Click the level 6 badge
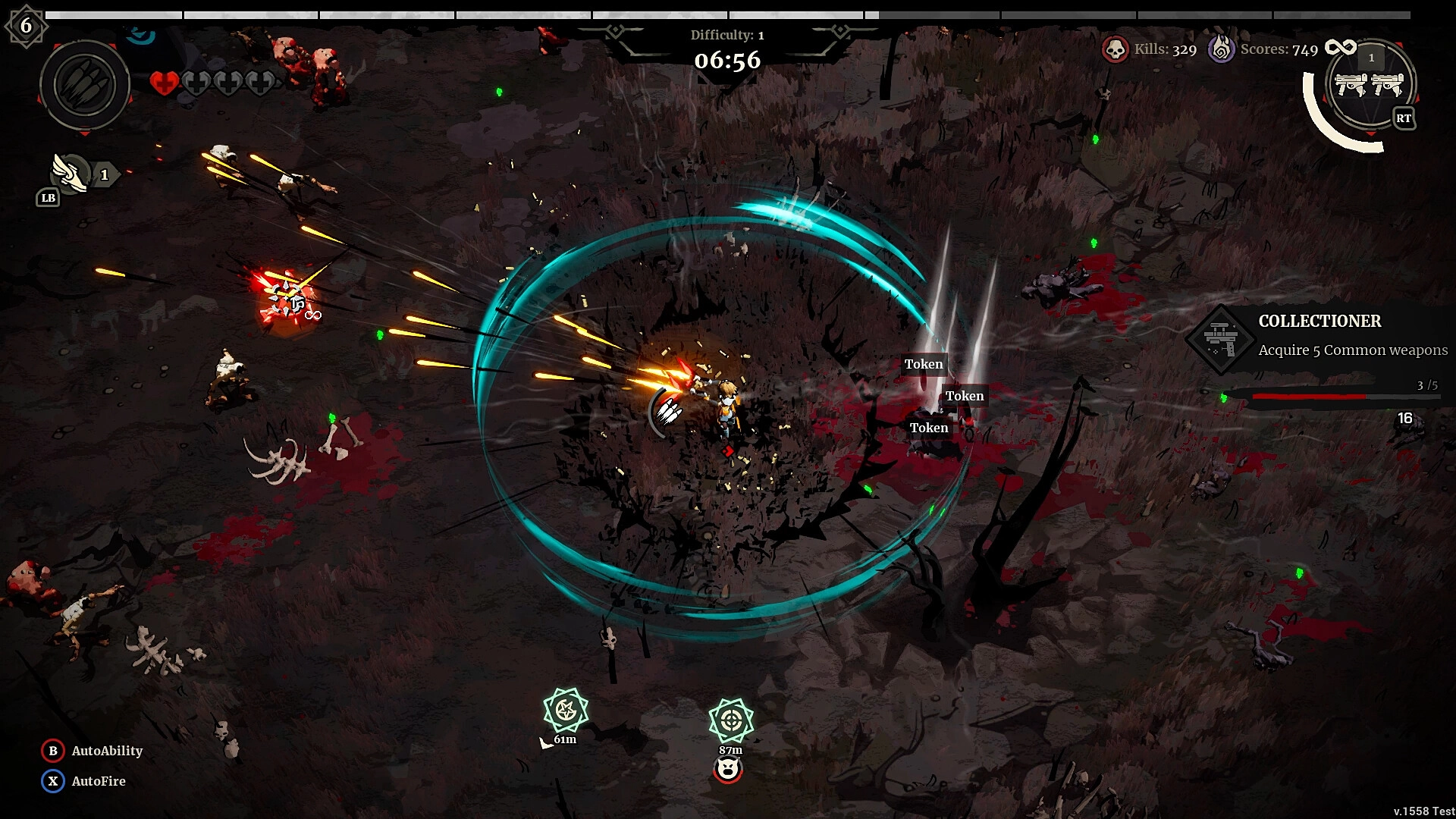Viewport: 1456px width, 819px height. 26,26
